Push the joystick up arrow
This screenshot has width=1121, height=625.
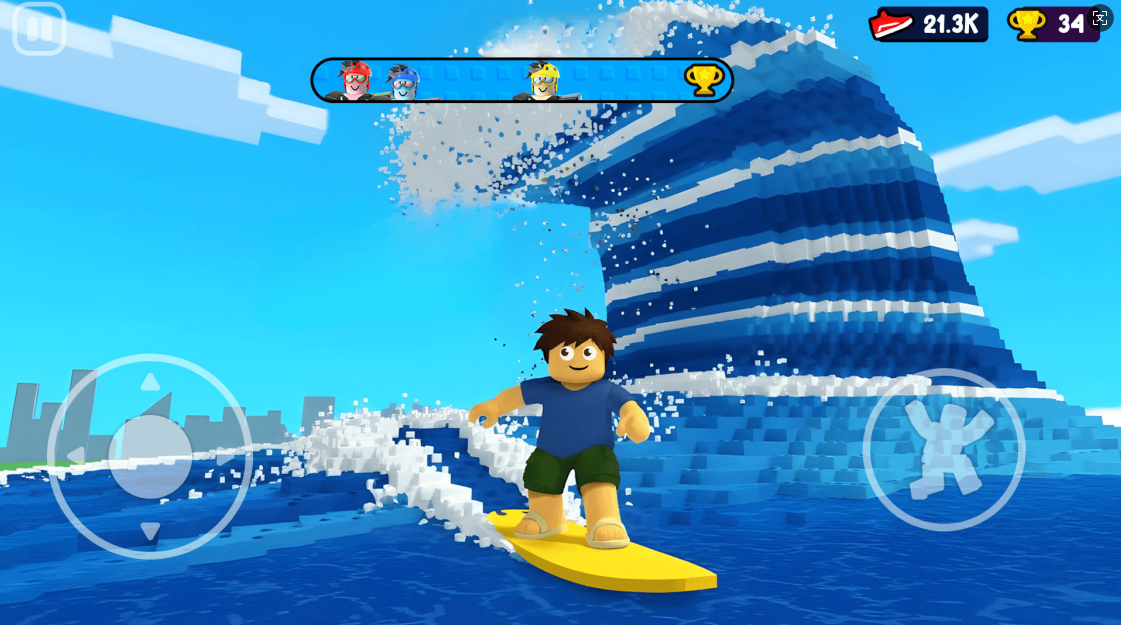tap(150, 382)
